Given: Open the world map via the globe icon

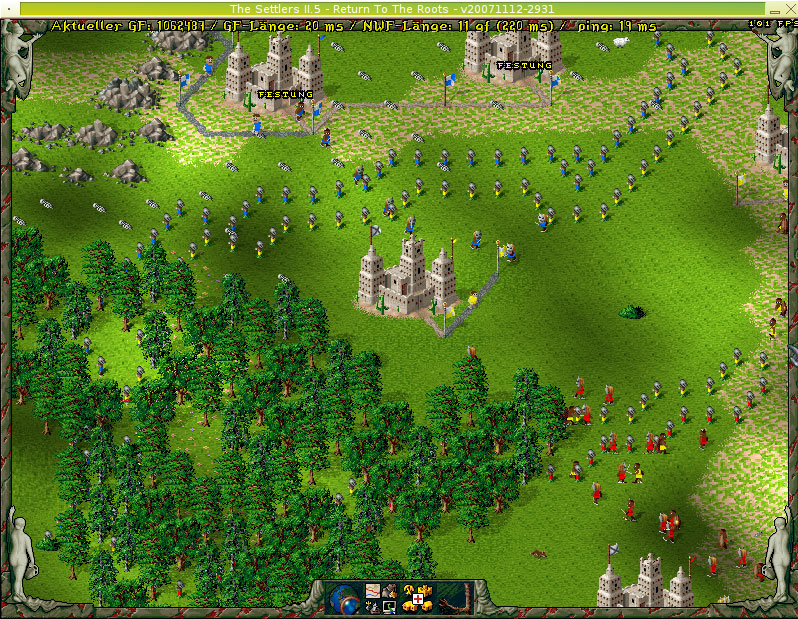Looking at the screenshot, I should (x=343, y=599).
